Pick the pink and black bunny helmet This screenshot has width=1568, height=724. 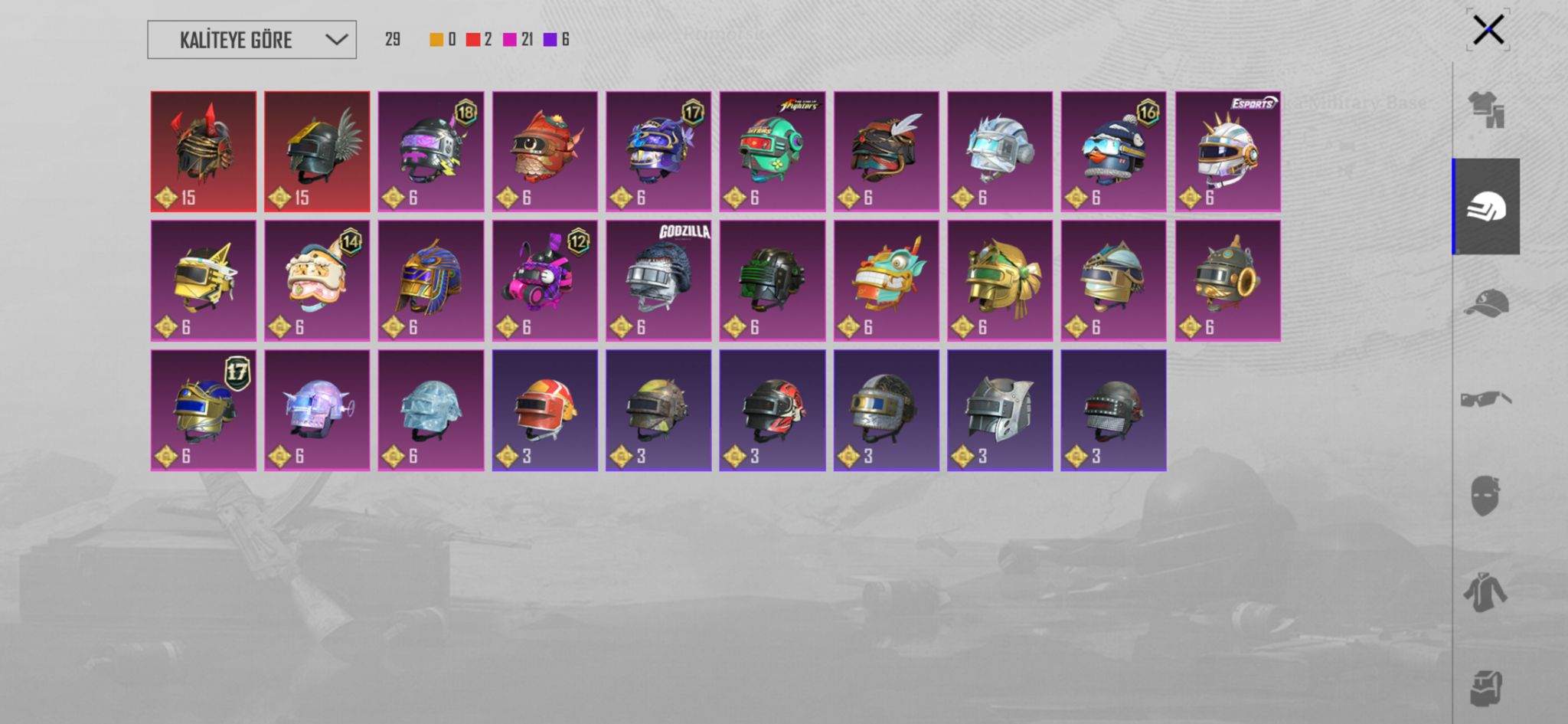pyautogui.click(x=544, y=280)
